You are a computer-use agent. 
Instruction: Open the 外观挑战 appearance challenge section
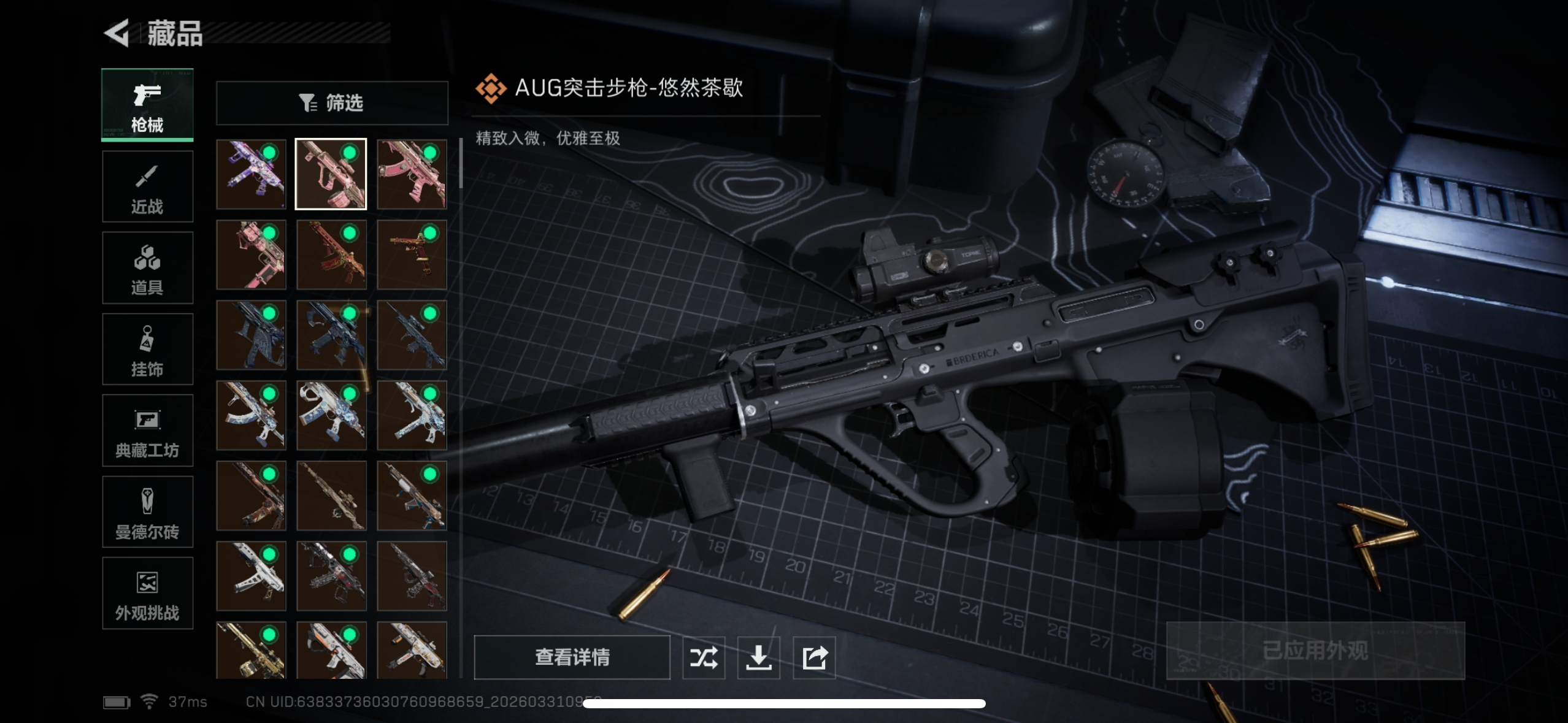coord(147,593)
